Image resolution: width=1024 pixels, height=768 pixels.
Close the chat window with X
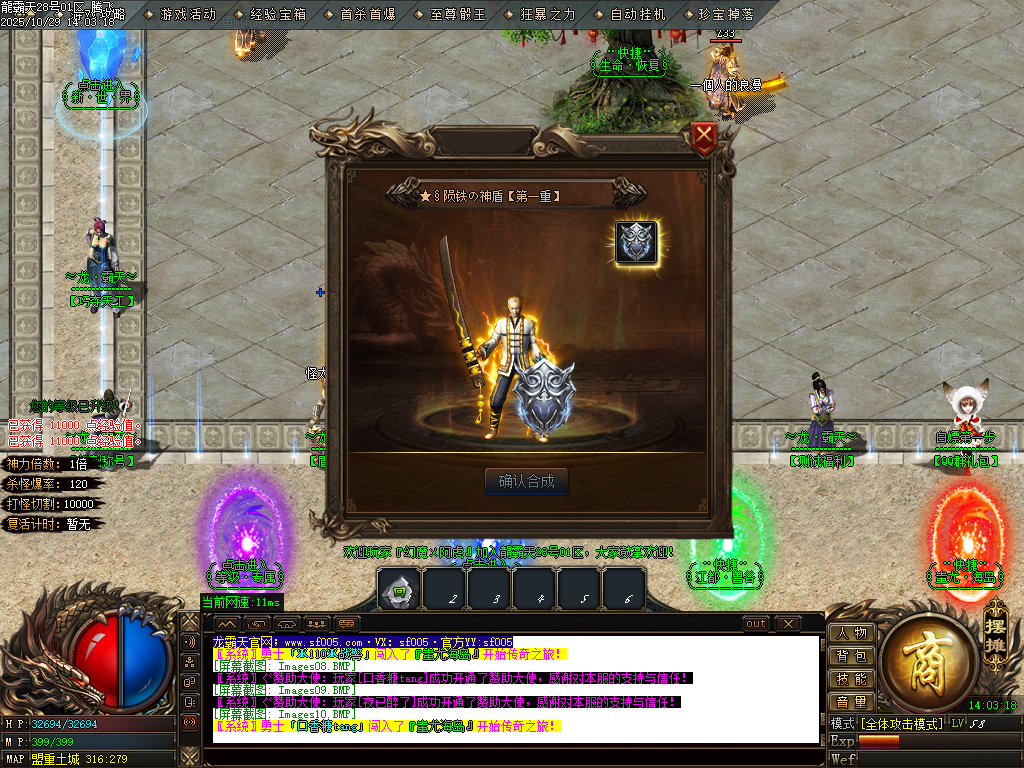pyautogui.click(x=789, y=624)
